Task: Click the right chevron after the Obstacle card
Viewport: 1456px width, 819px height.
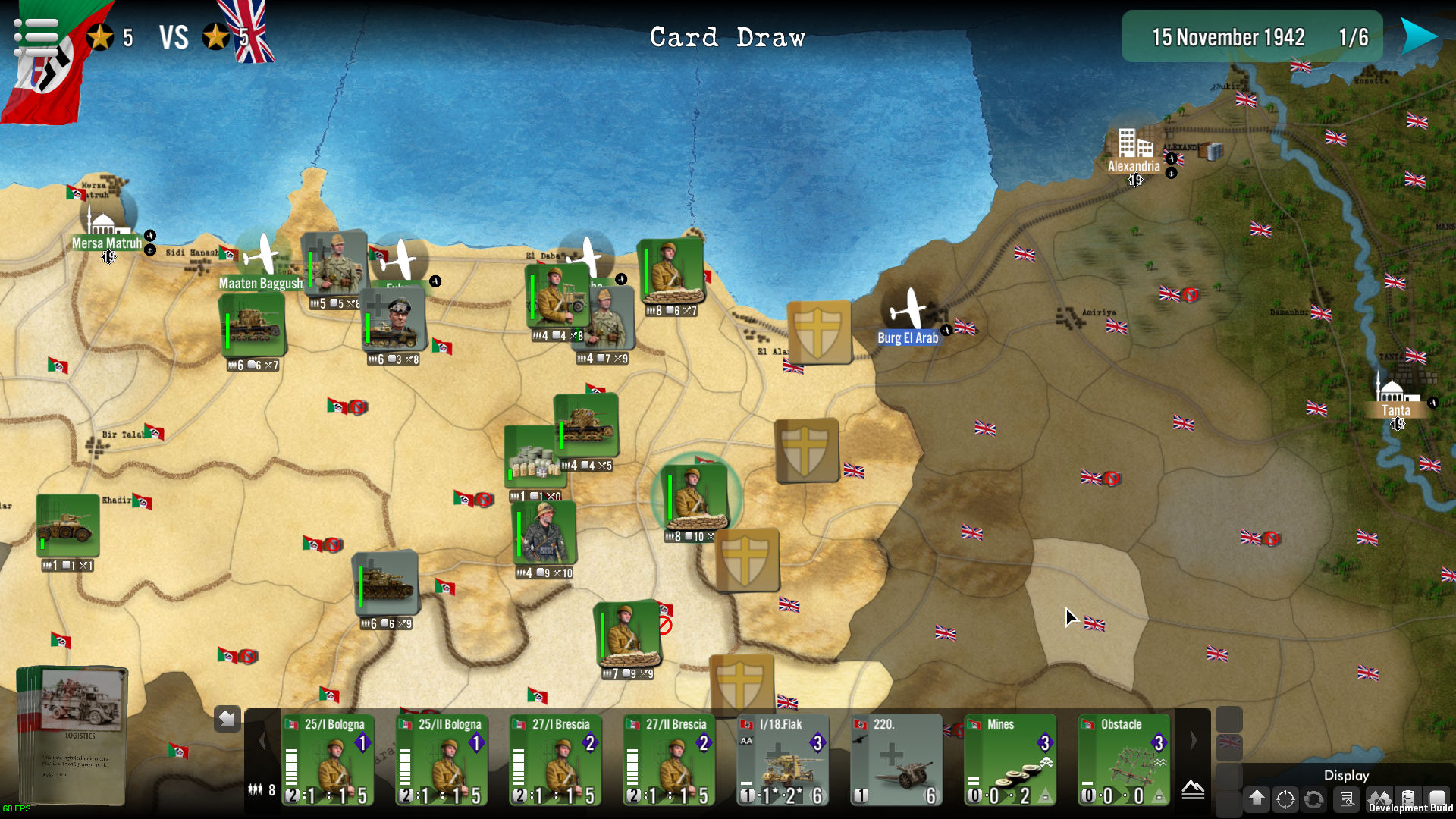Action: coord(1194,740)
